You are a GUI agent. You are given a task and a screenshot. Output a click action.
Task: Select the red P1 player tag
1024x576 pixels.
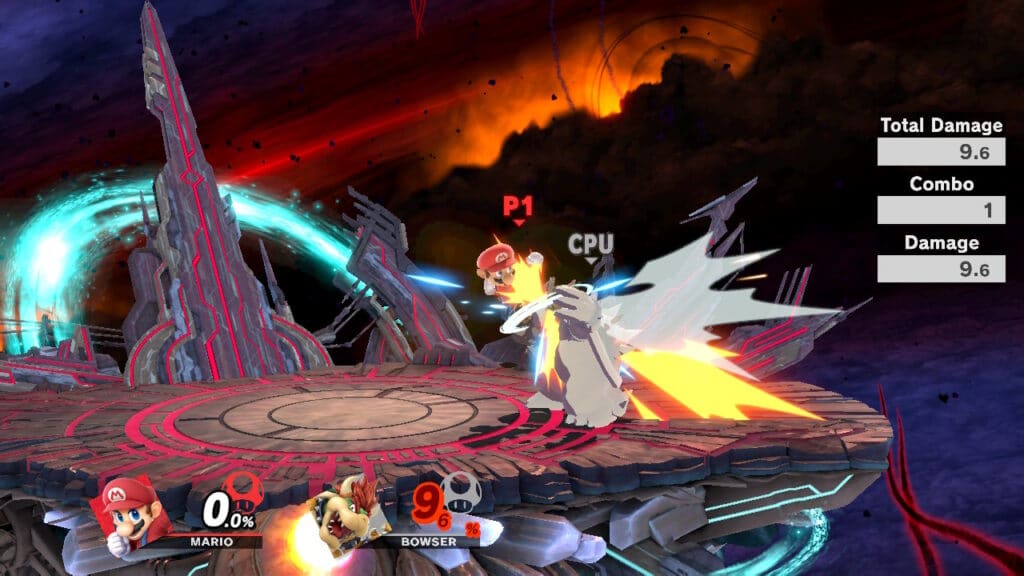click(x=517, y=207)
